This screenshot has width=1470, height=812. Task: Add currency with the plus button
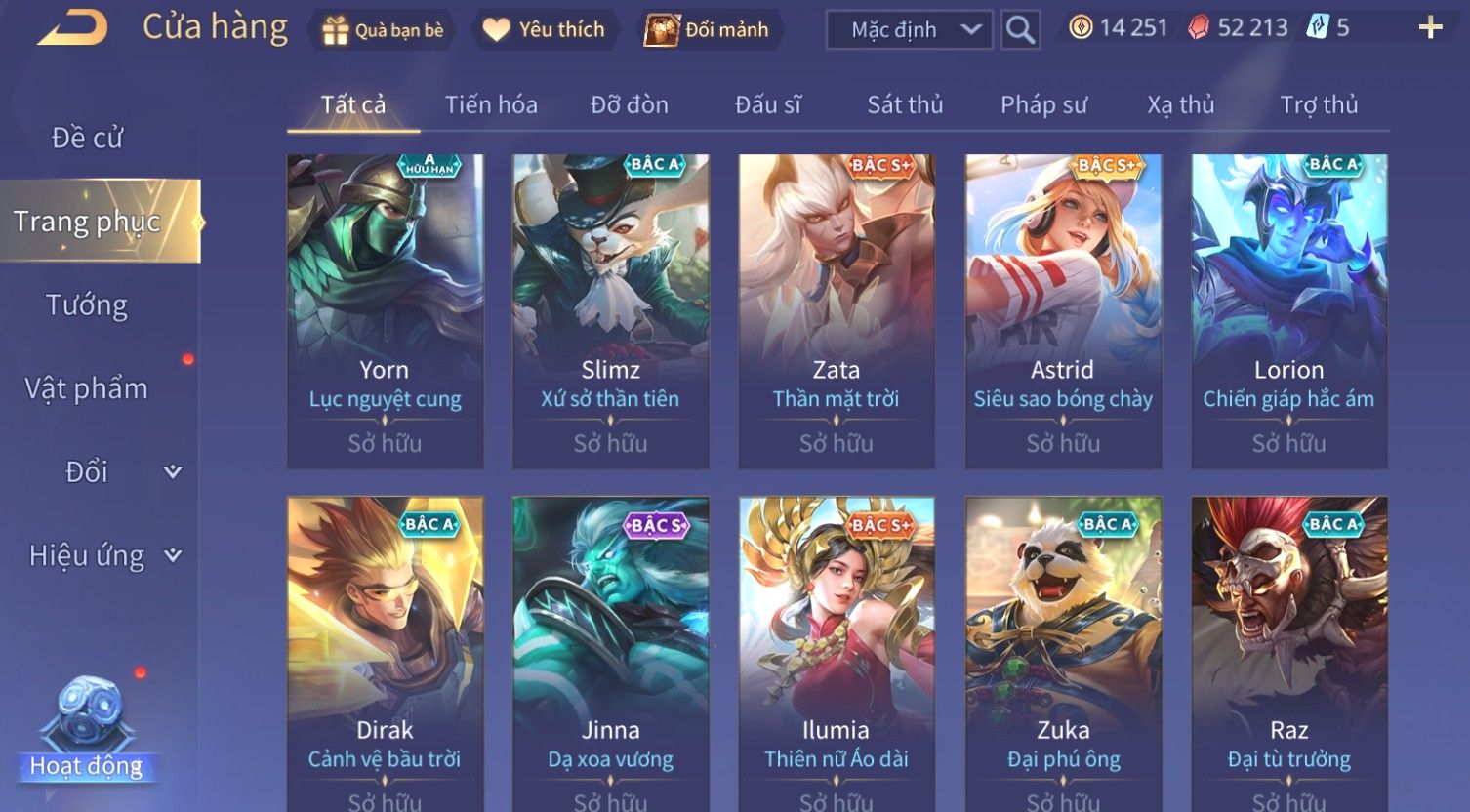(x=1430, y=28)
